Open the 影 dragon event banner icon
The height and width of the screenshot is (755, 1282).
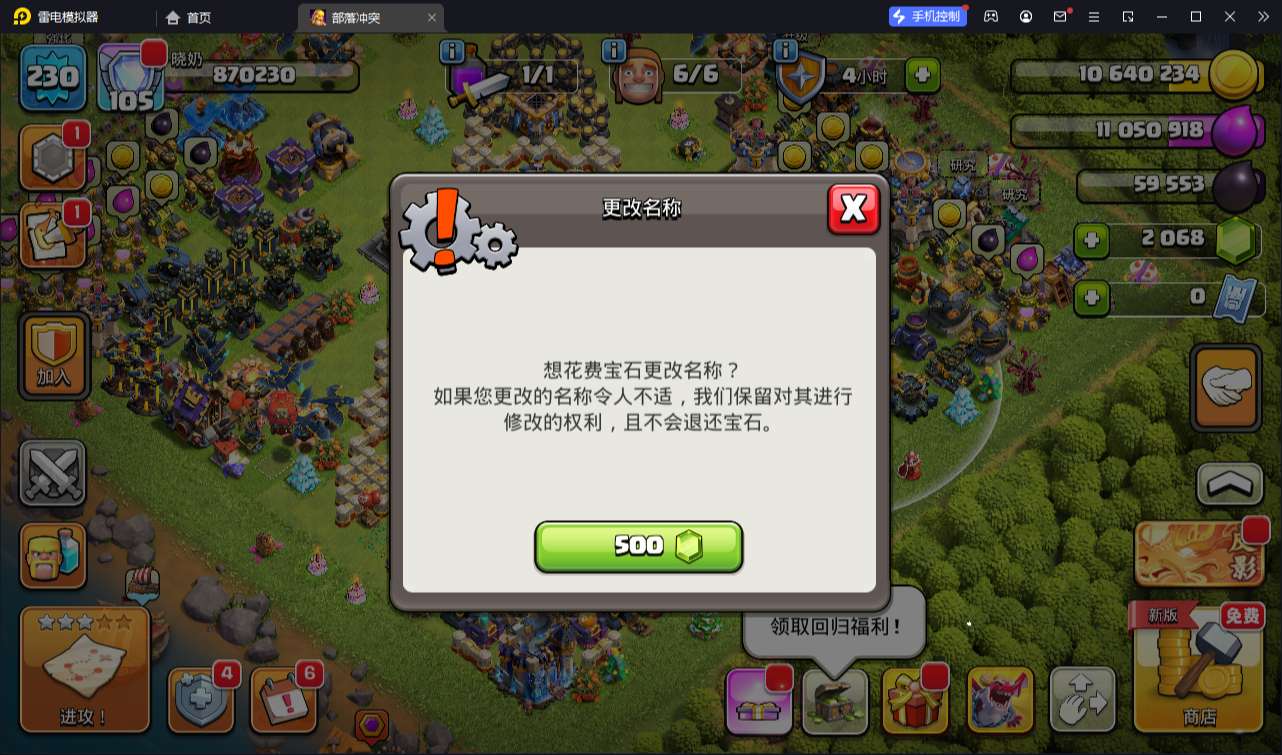[x=1198, y=553]
